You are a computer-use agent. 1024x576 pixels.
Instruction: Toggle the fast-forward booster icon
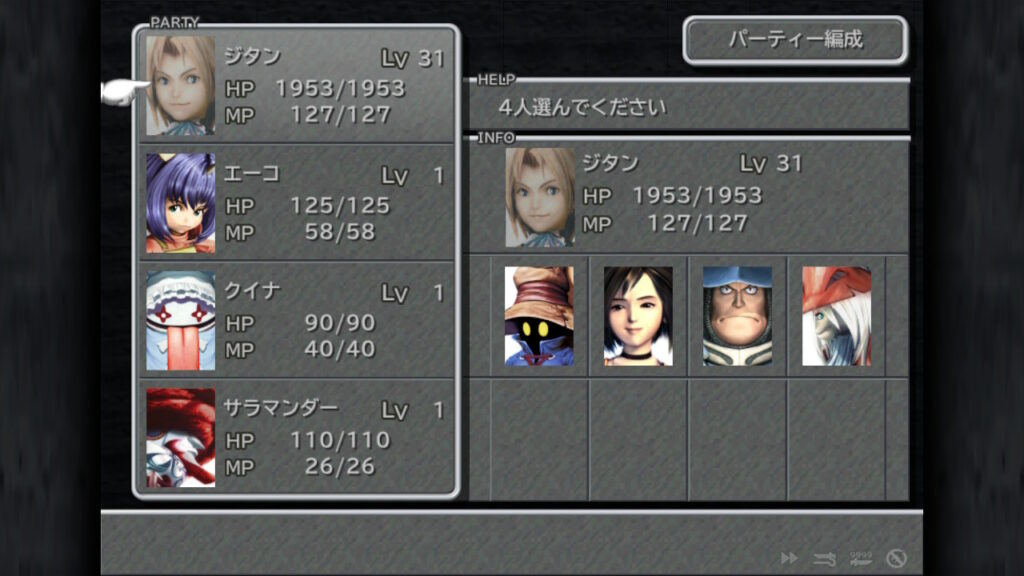(x=789, y=558)
